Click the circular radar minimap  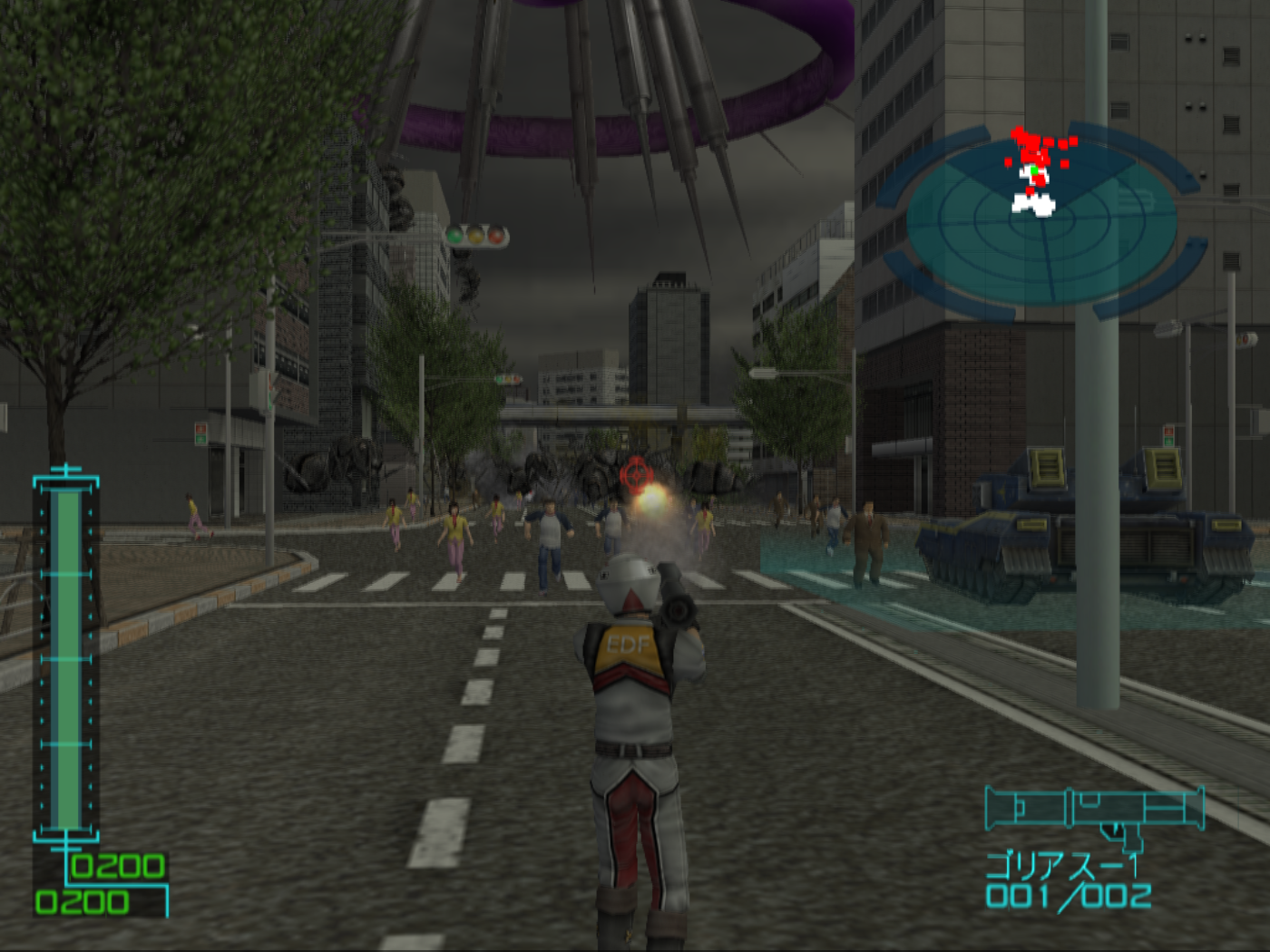click(1041, 220)
